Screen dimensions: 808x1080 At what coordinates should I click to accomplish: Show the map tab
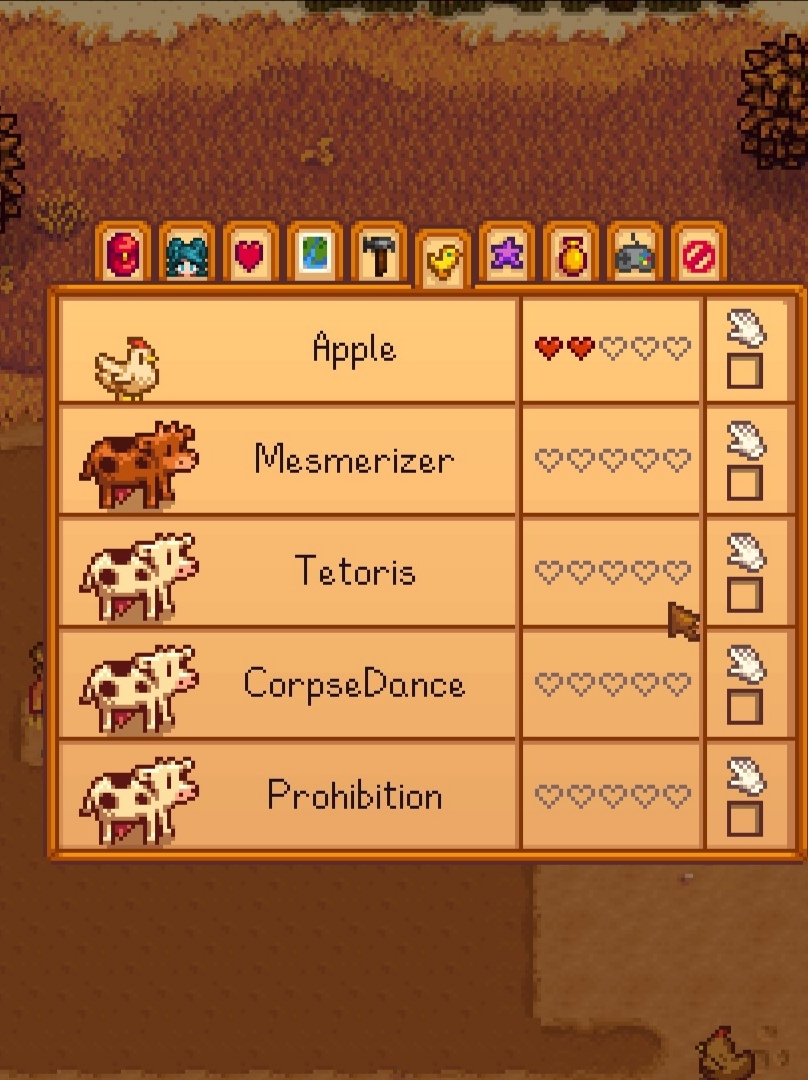pos(315,256)
